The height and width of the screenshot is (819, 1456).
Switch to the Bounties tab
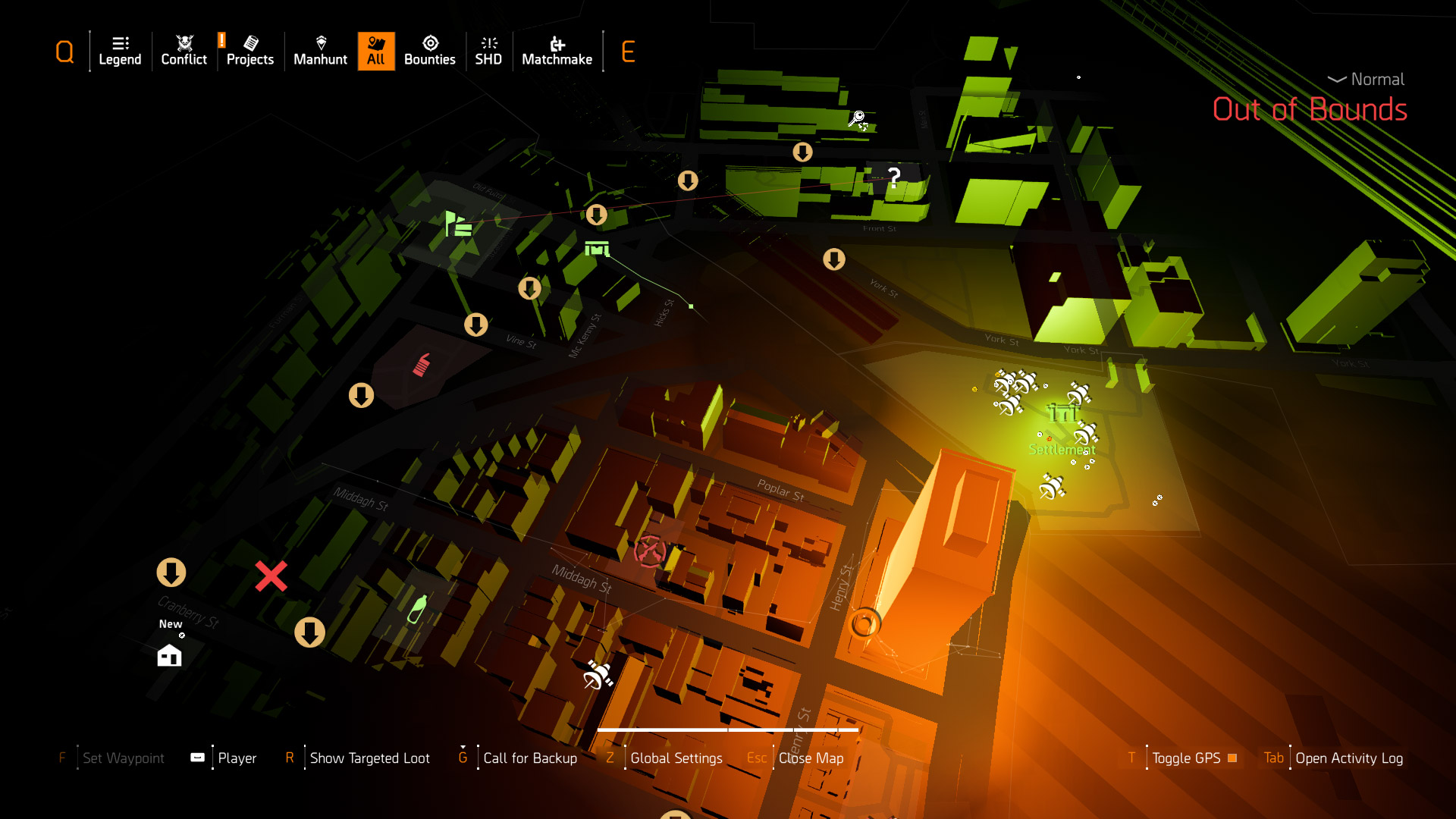coord(429,51)
